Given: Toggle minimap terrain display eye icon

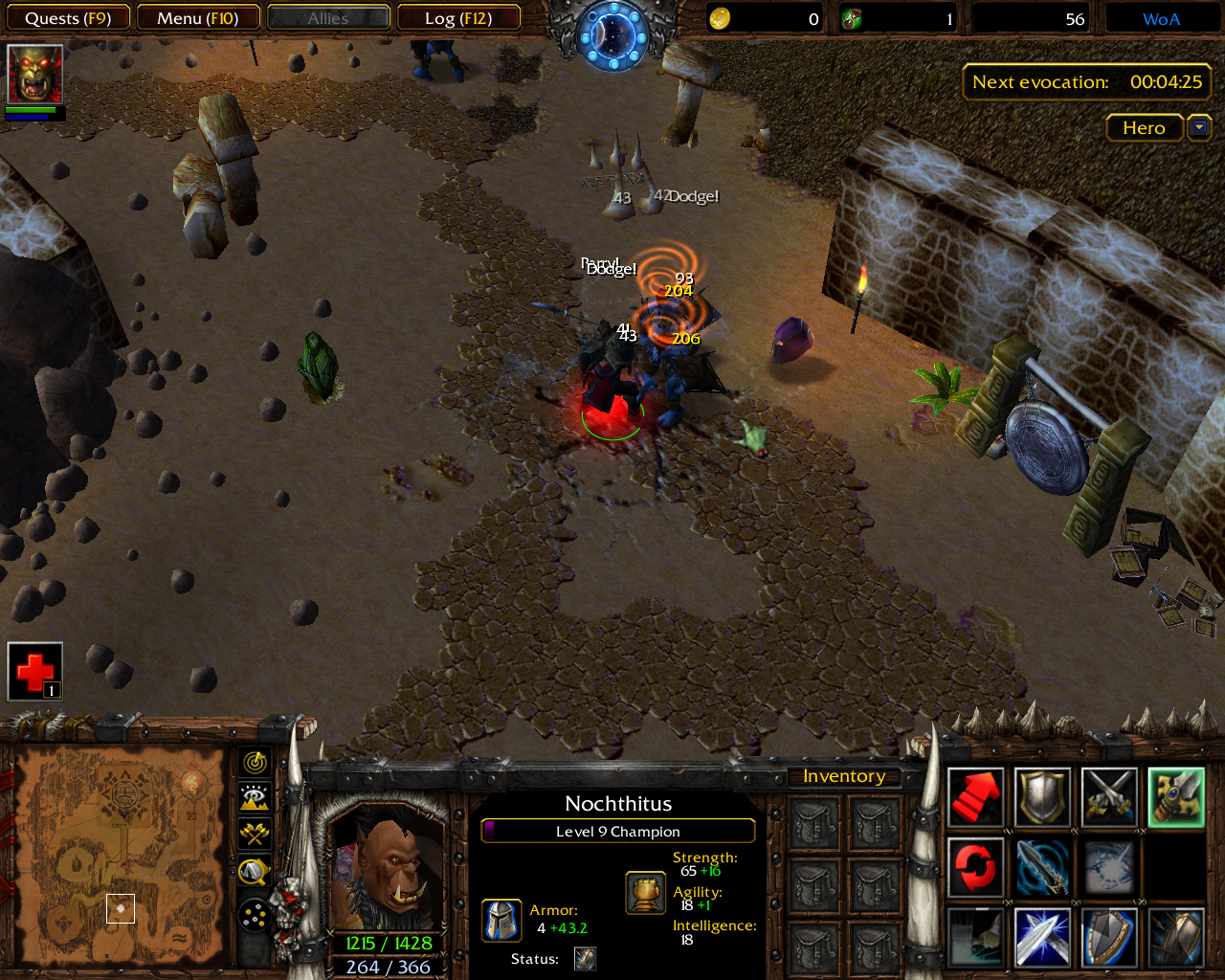Looking at the screenshot, I should [255, 798].
